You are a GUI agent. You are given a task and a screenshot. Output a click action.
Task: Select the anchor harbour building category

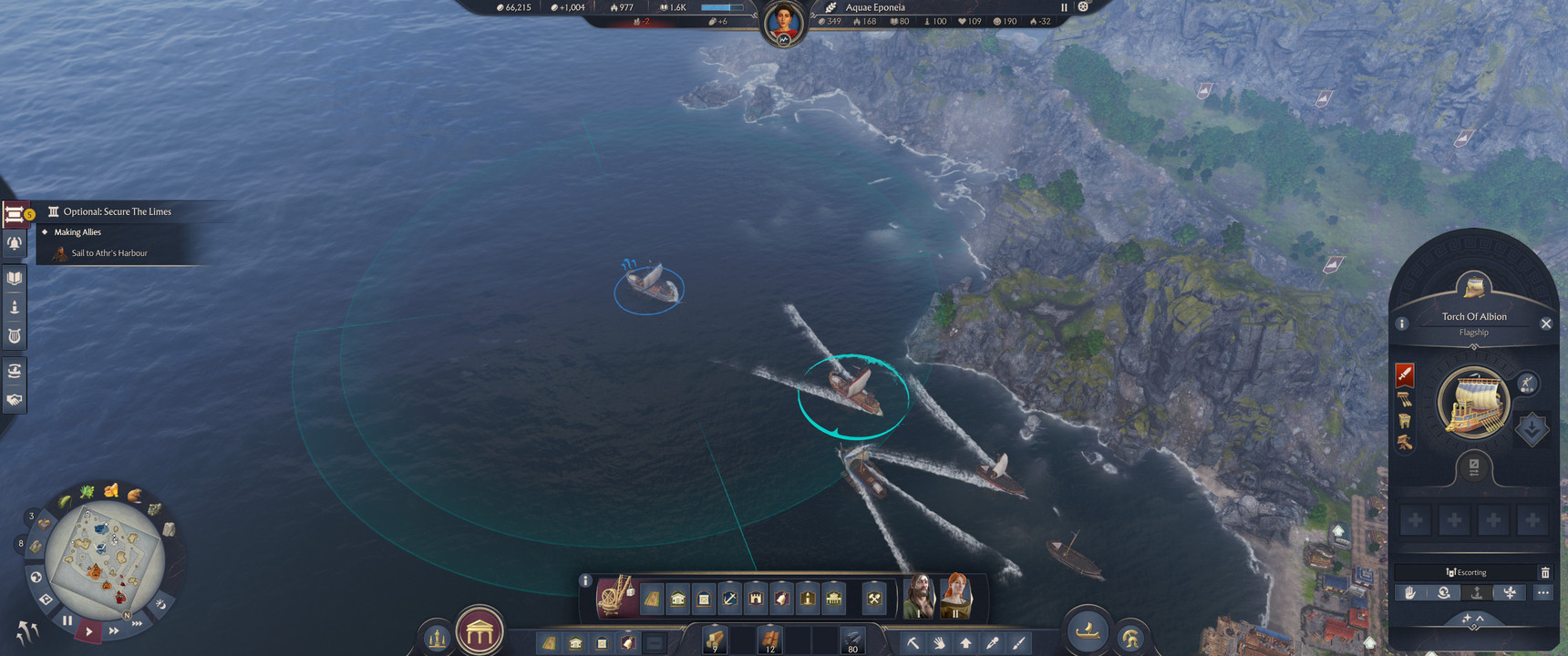click(x=729, y=599)
